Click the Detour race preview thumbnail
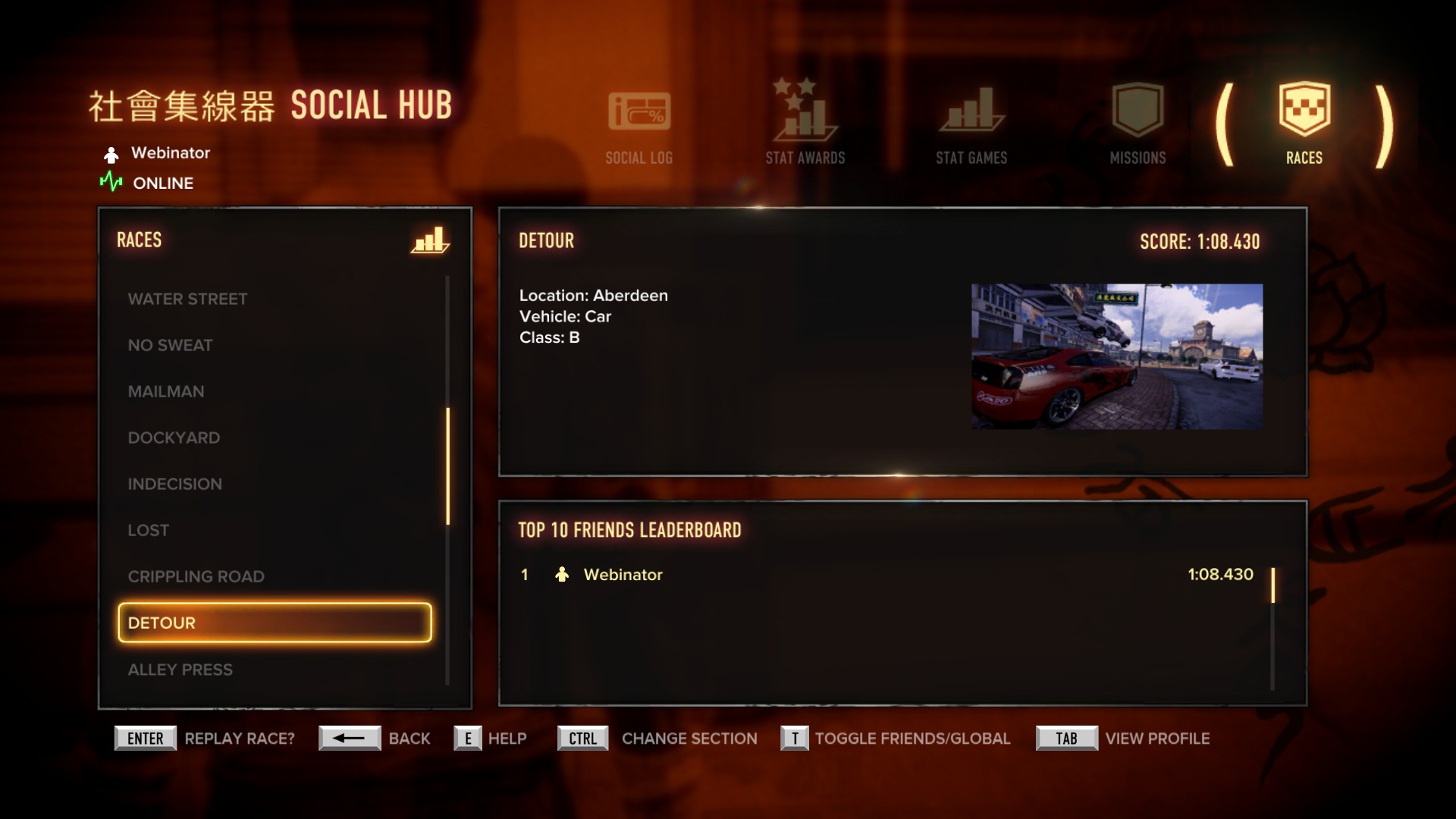This screenshot has width=1456, height=819. coord(1116,356)
